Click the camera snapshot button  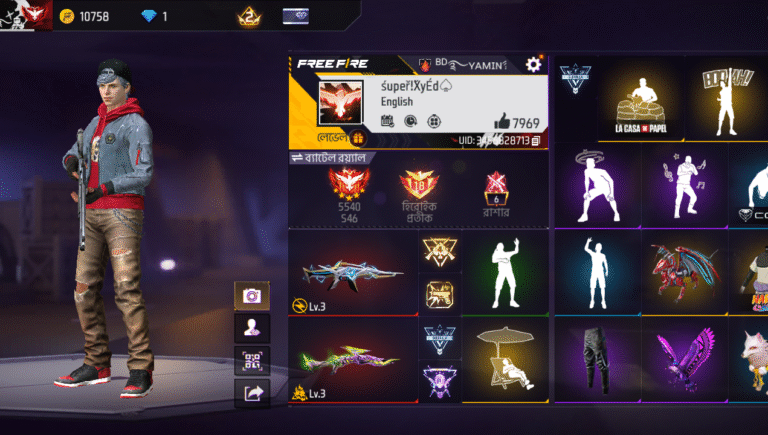pyautogui.click(x=251, y=295)
